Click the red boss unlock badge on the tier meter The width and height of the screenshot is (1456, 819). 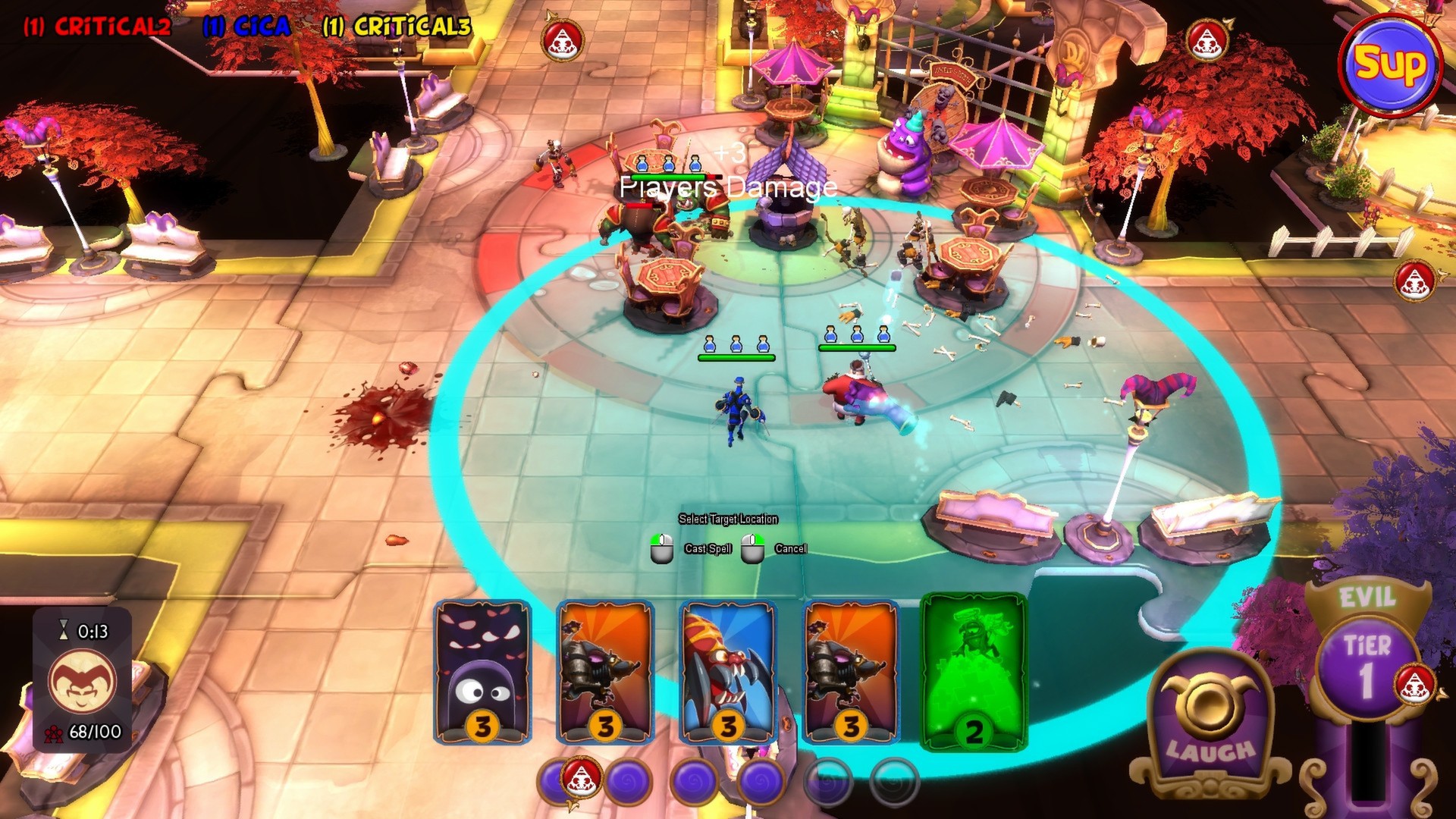point(1416,683)
